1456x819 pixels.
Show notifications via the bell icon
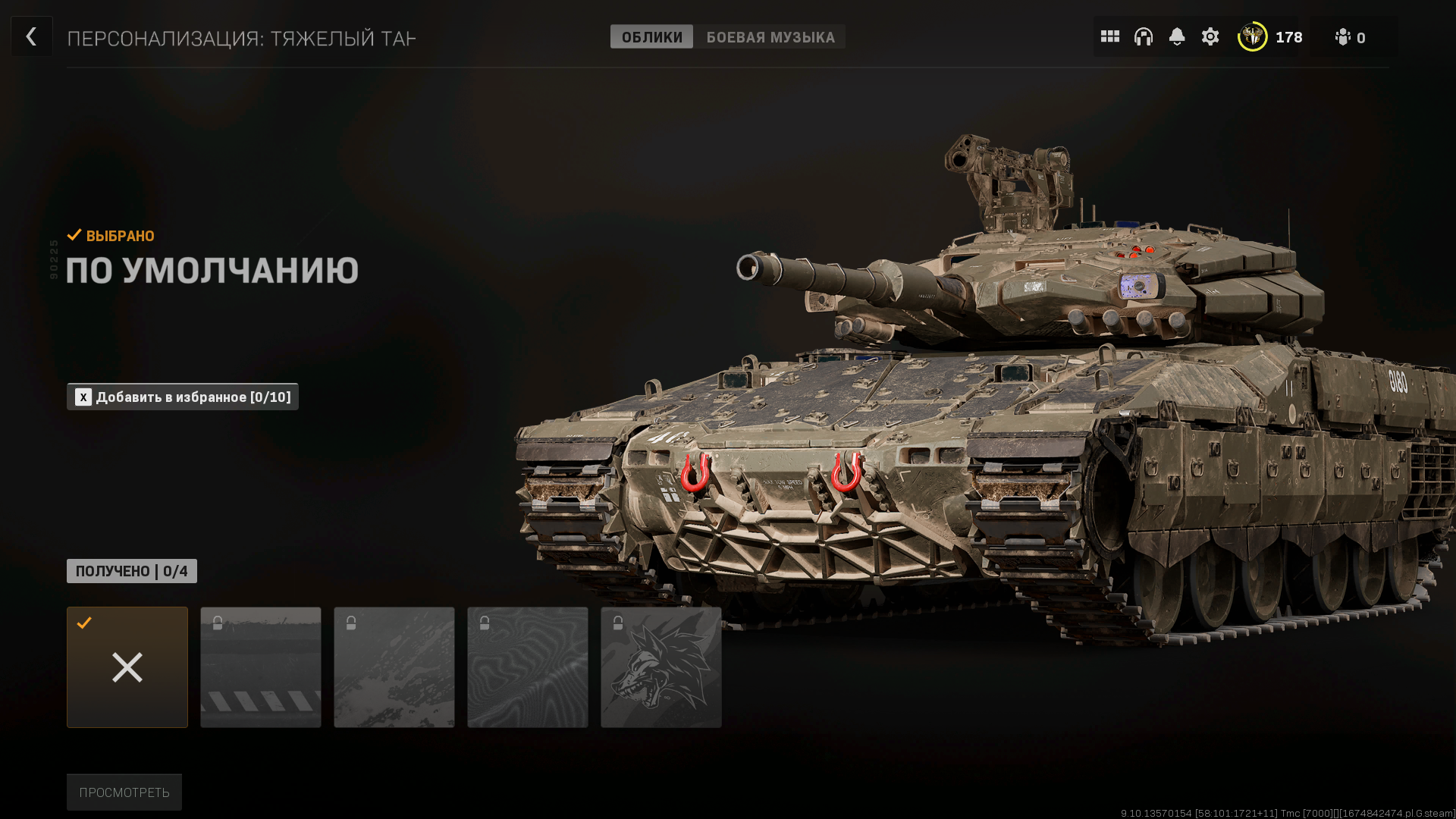(x=1176, y=36)
